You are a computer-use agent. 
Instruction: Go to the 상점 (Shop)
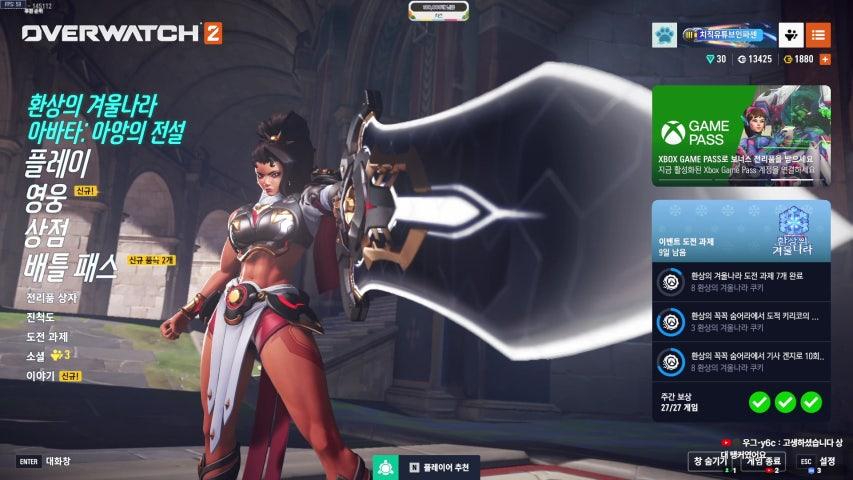point(47,231)
